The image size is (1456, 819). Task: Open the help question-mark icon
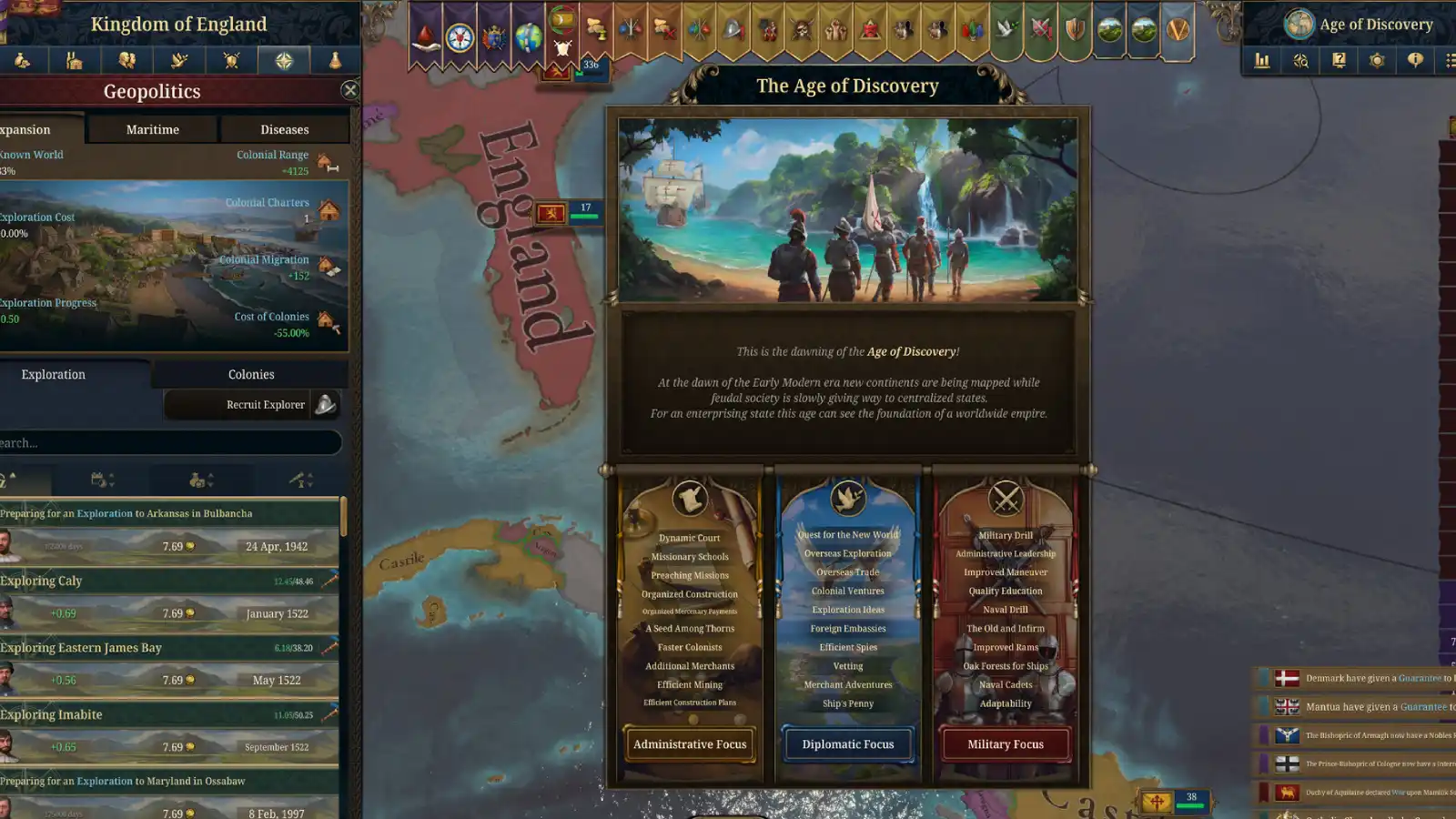[1339, 61]
